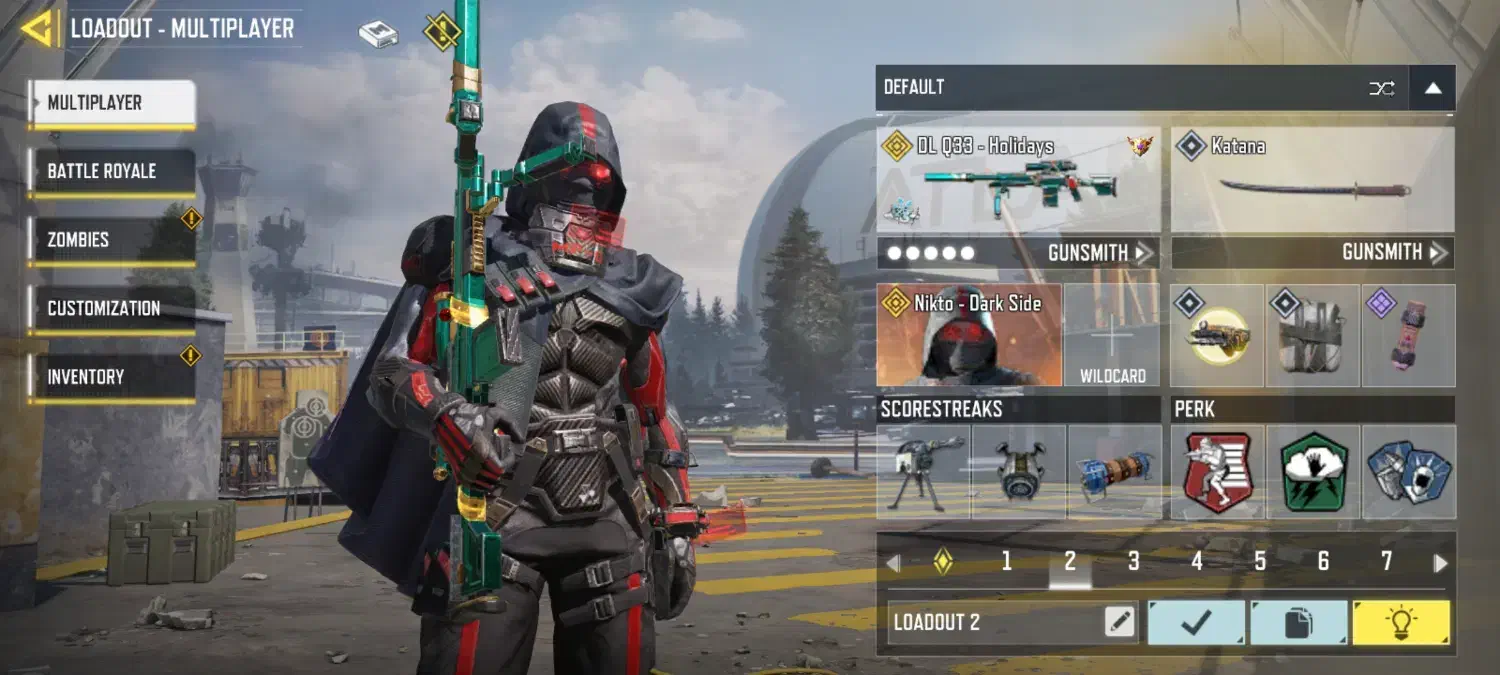Copy the loadout with the duplicate button

click(x=1298, y=622)
